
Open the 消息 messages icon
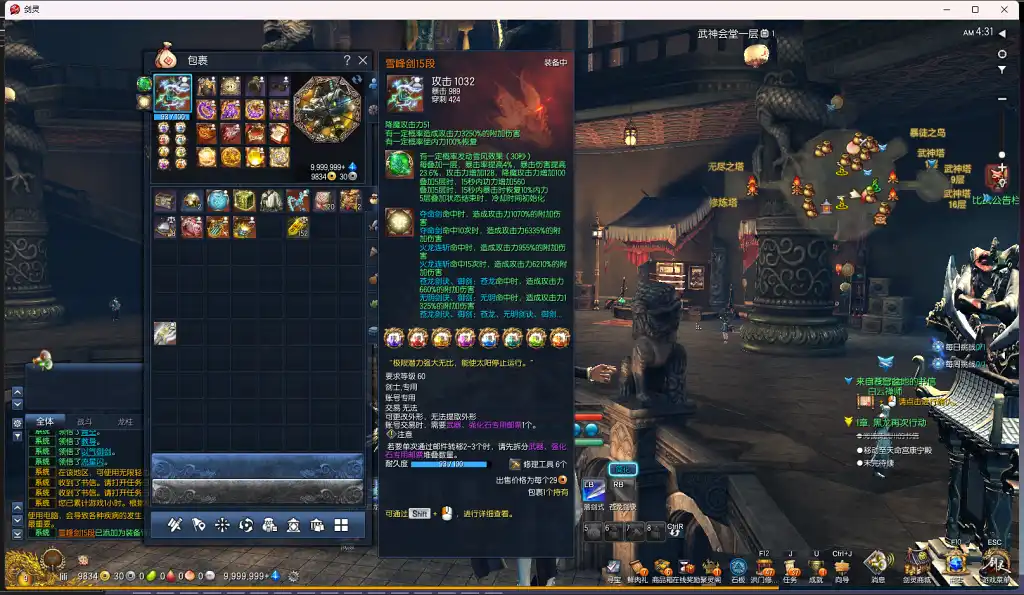(x=877, y=565)
